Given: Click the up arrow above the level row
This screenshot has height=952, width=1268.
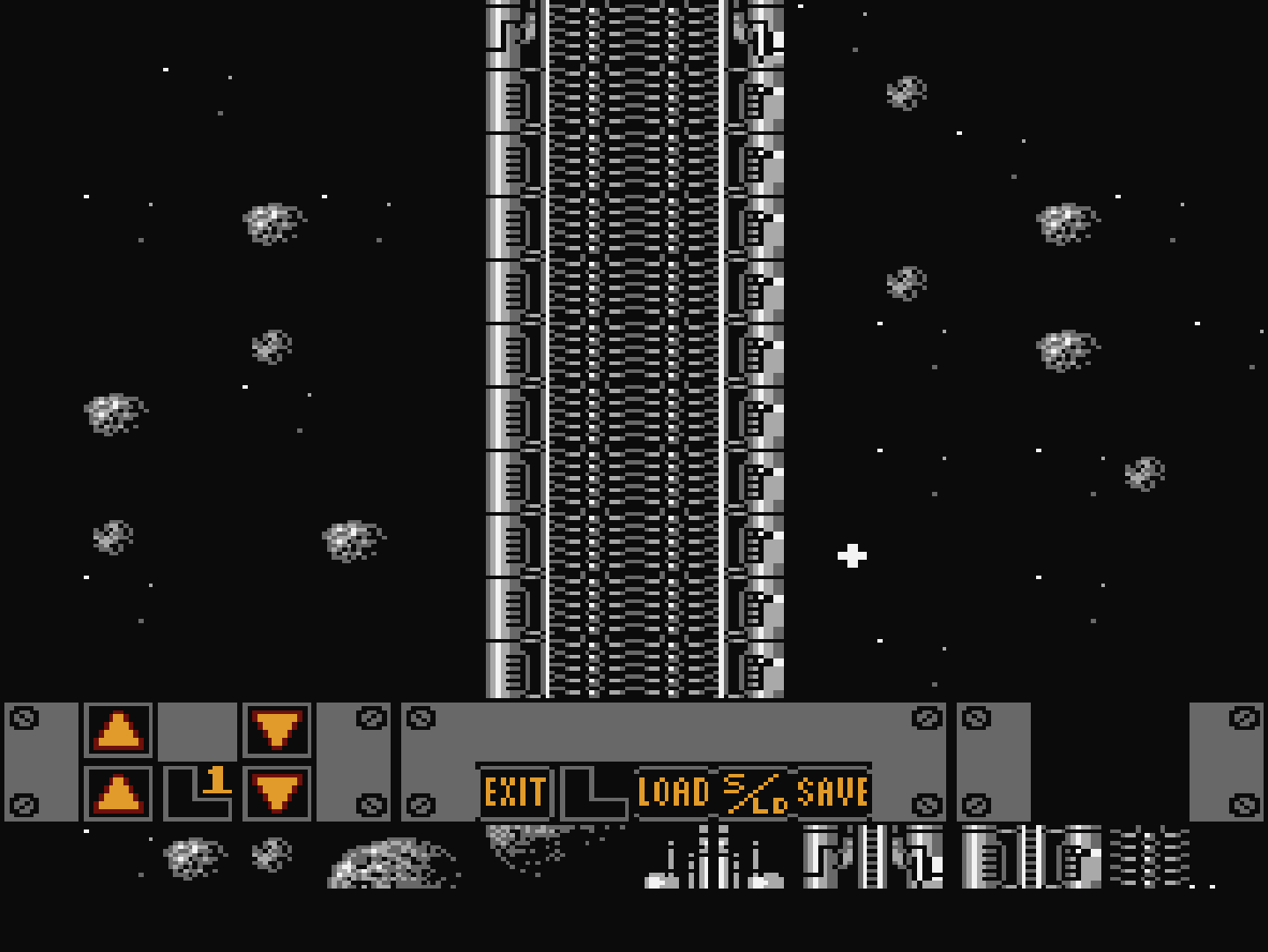Looking at the screenshot, I should tap(118, 730).
